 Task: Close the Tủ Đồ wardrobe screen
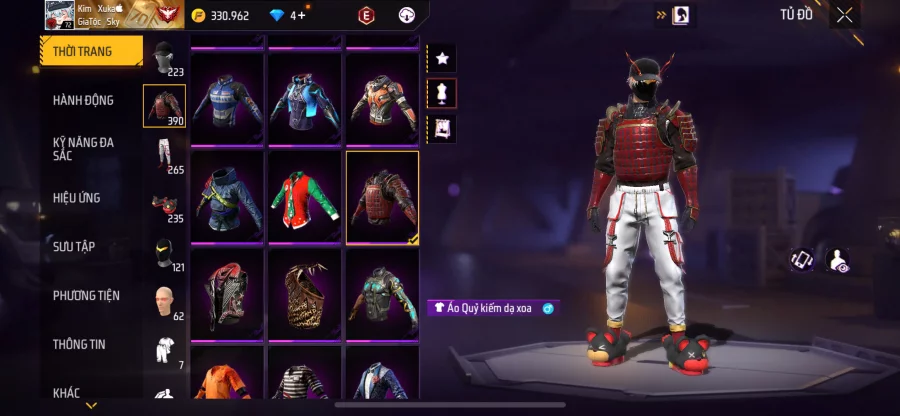(x=845, y=15)
